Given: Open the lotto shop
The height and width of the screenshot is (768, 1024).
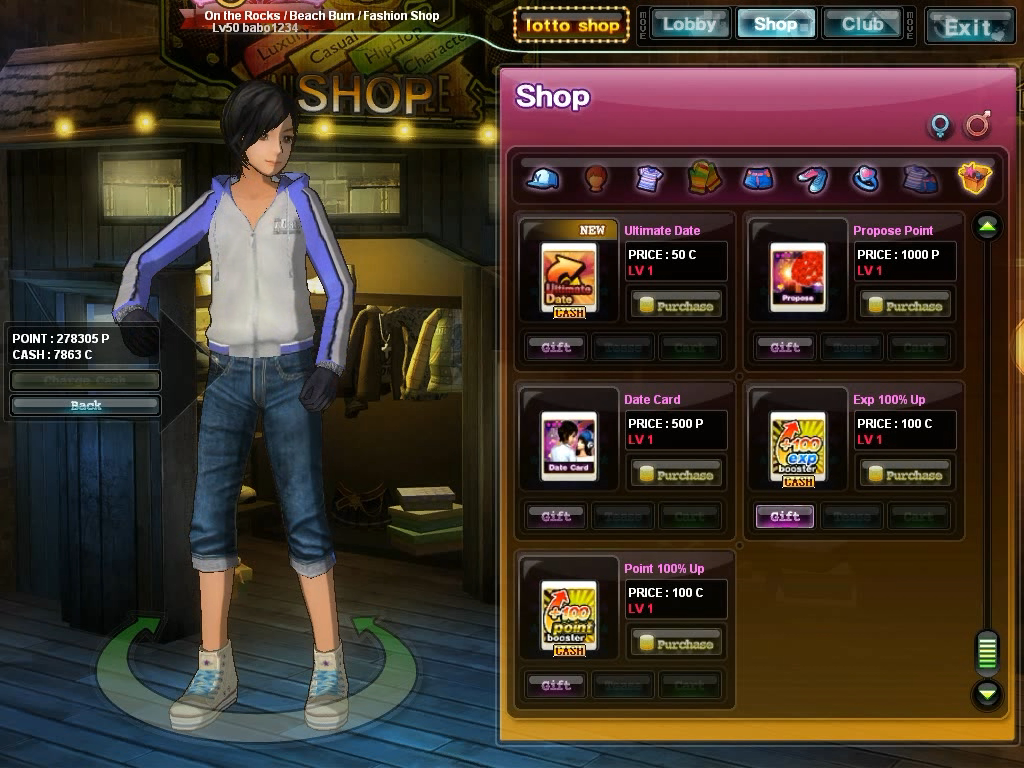Looking at the screenshot, I should click(571, 25).
